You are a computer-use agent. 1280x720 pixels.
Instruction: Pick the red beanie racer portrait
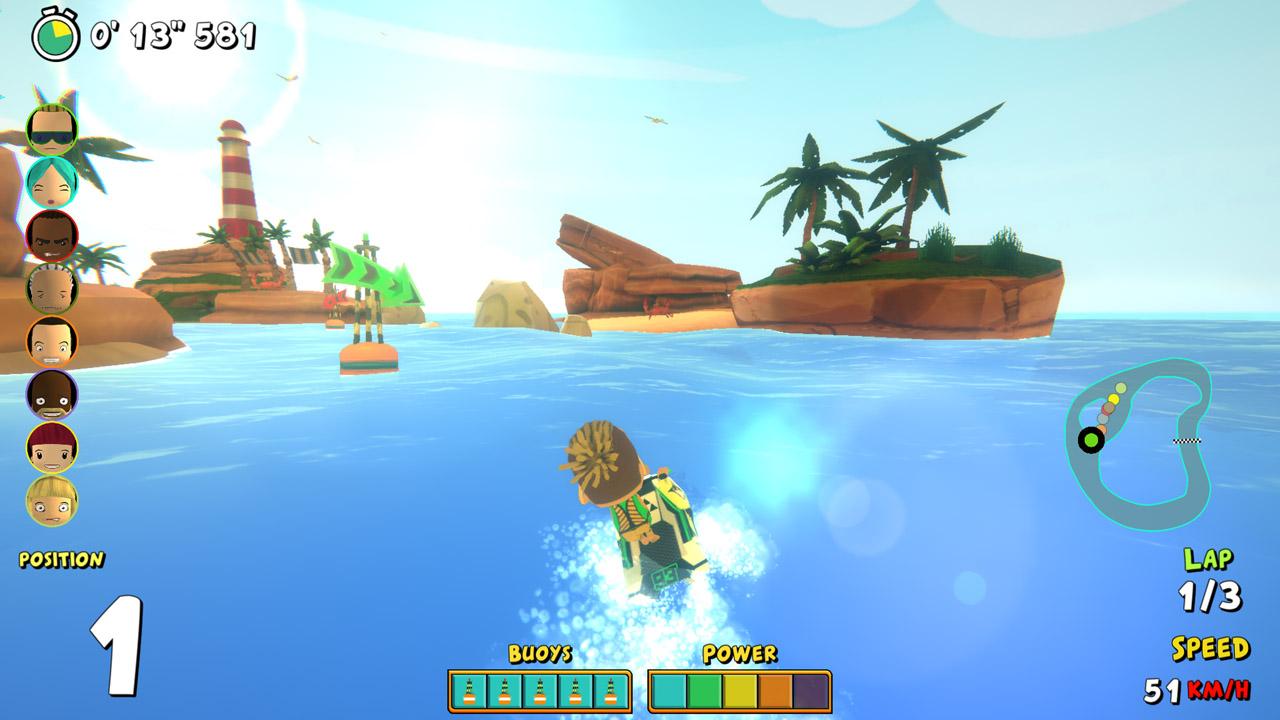[52, 447]
